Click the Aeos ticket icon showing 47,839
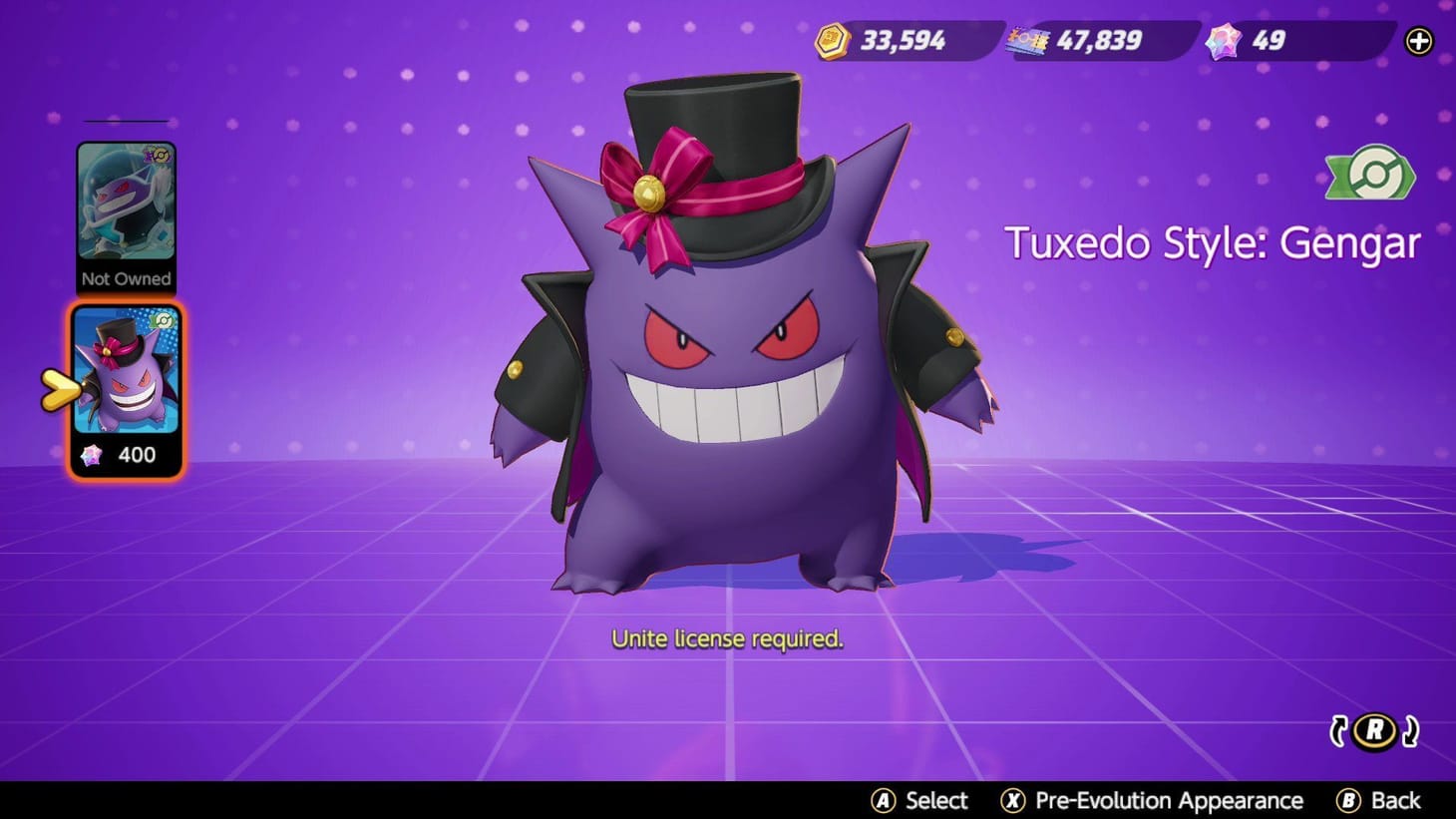Screen dimensions: 1456x819 (1028, 41)
